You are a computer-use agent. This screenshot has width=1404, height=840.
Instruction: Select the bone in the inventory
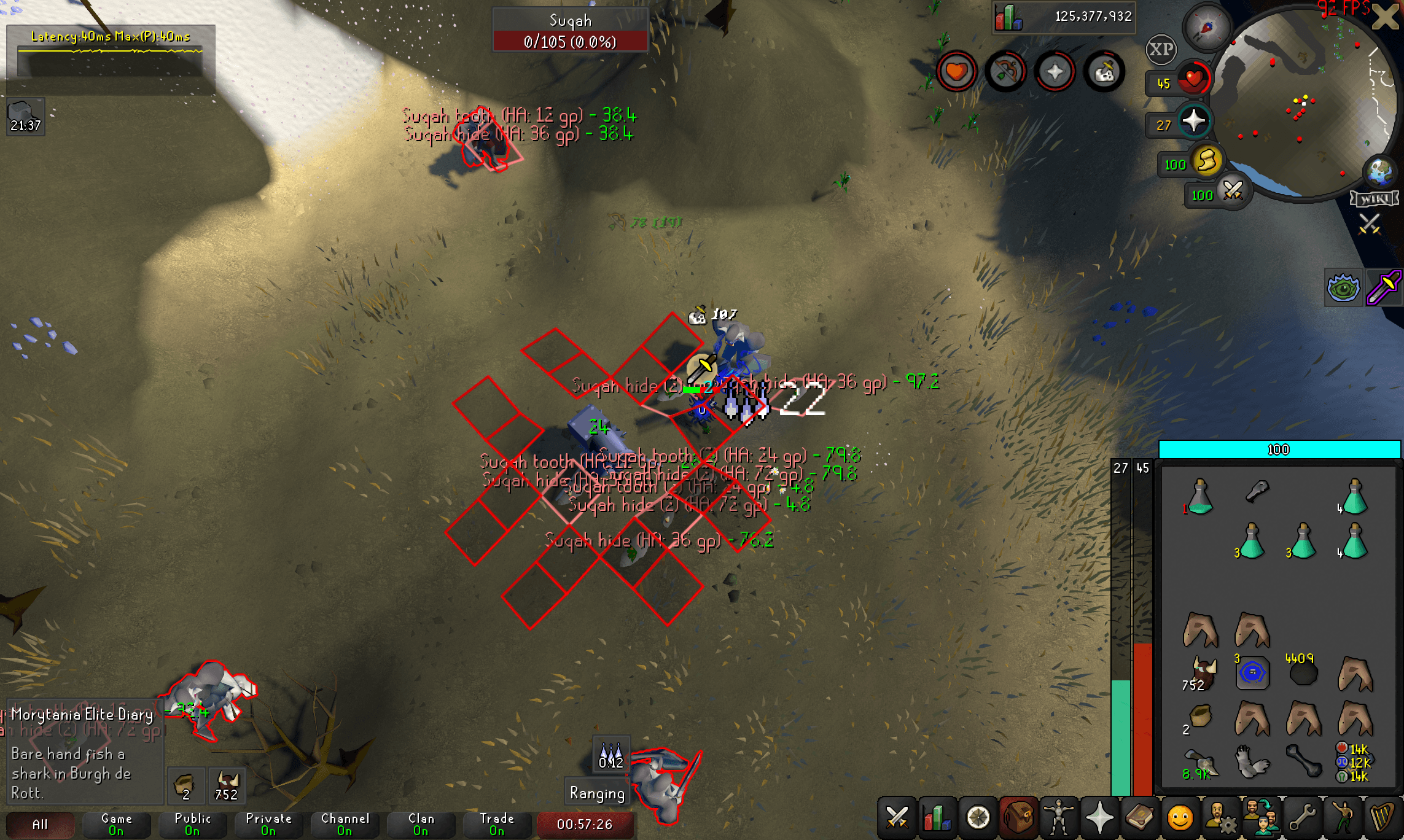(1303, 761)
